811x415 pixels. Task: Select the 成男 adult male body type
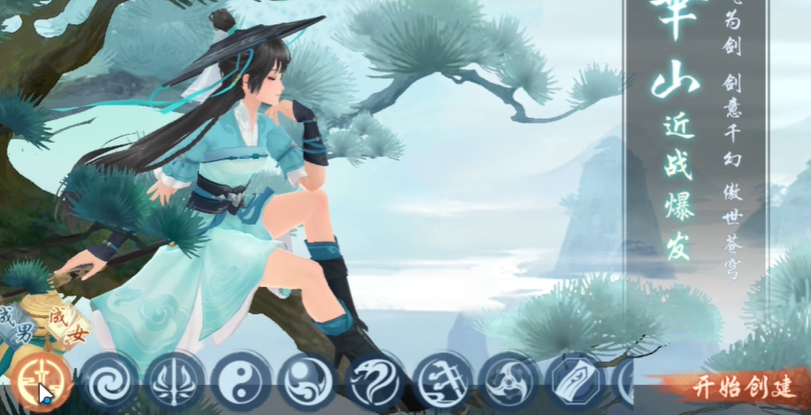[x=17, y=323]
